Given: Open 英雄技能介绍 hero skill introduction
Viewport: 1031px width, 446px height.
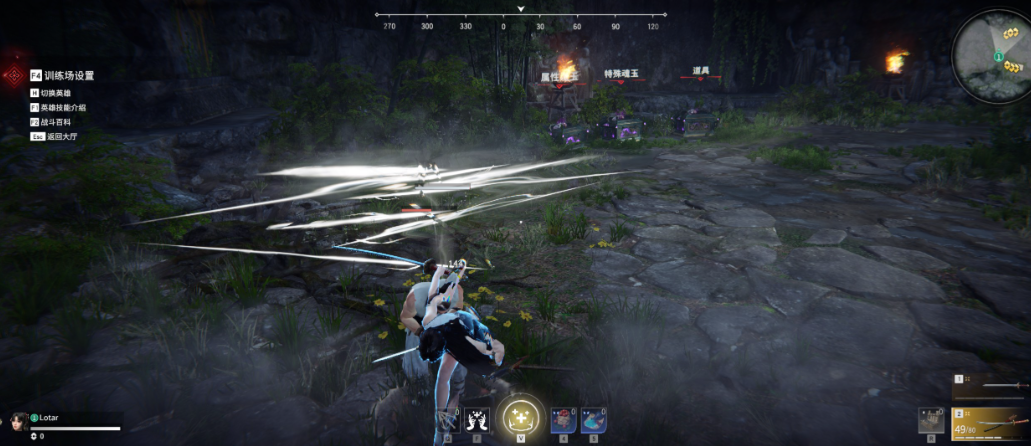Looking at the screenshot, I should (64, 107).
